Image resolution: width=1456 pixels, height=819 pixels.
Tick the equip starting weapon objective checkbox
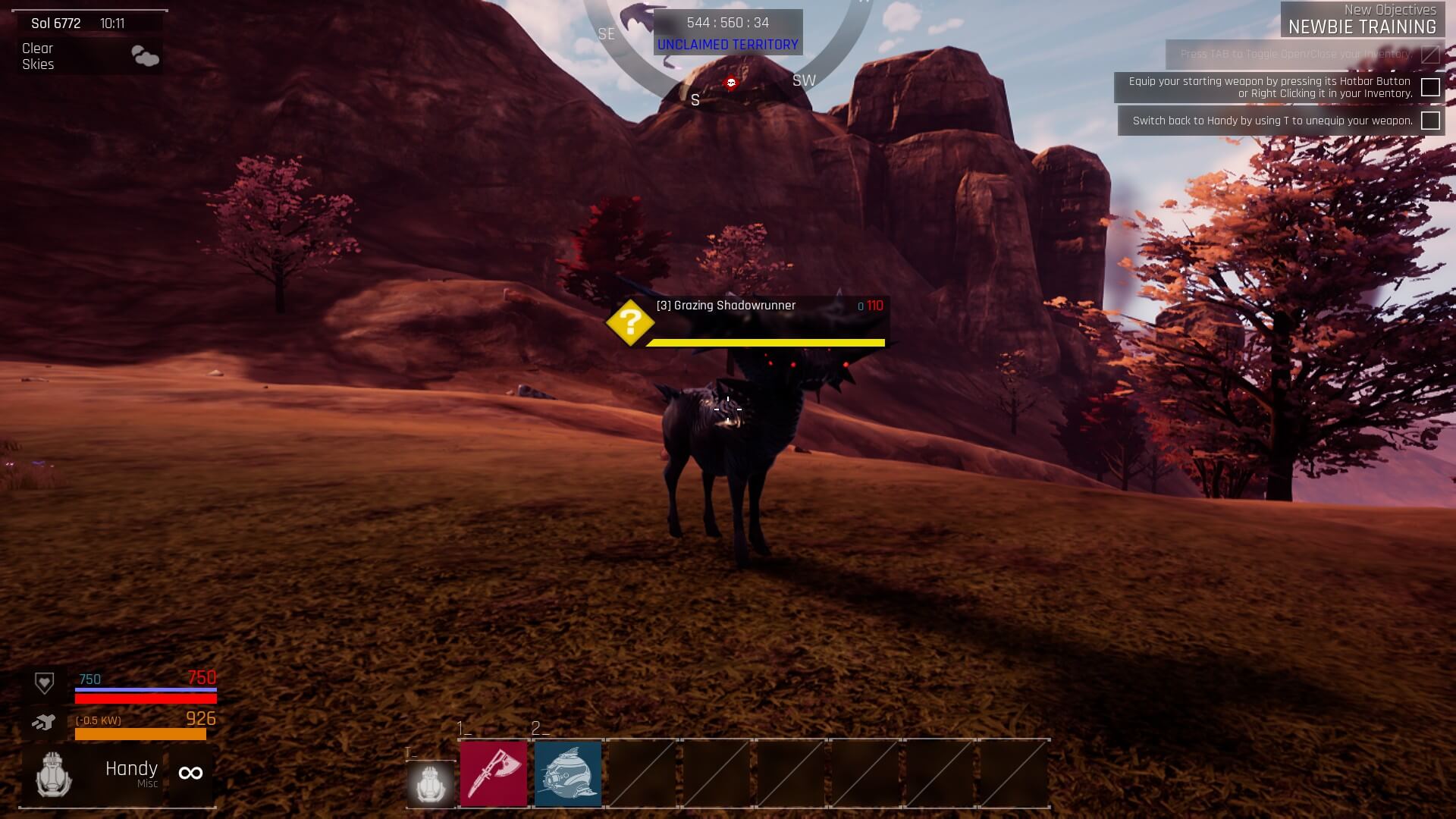point(1430,87)
